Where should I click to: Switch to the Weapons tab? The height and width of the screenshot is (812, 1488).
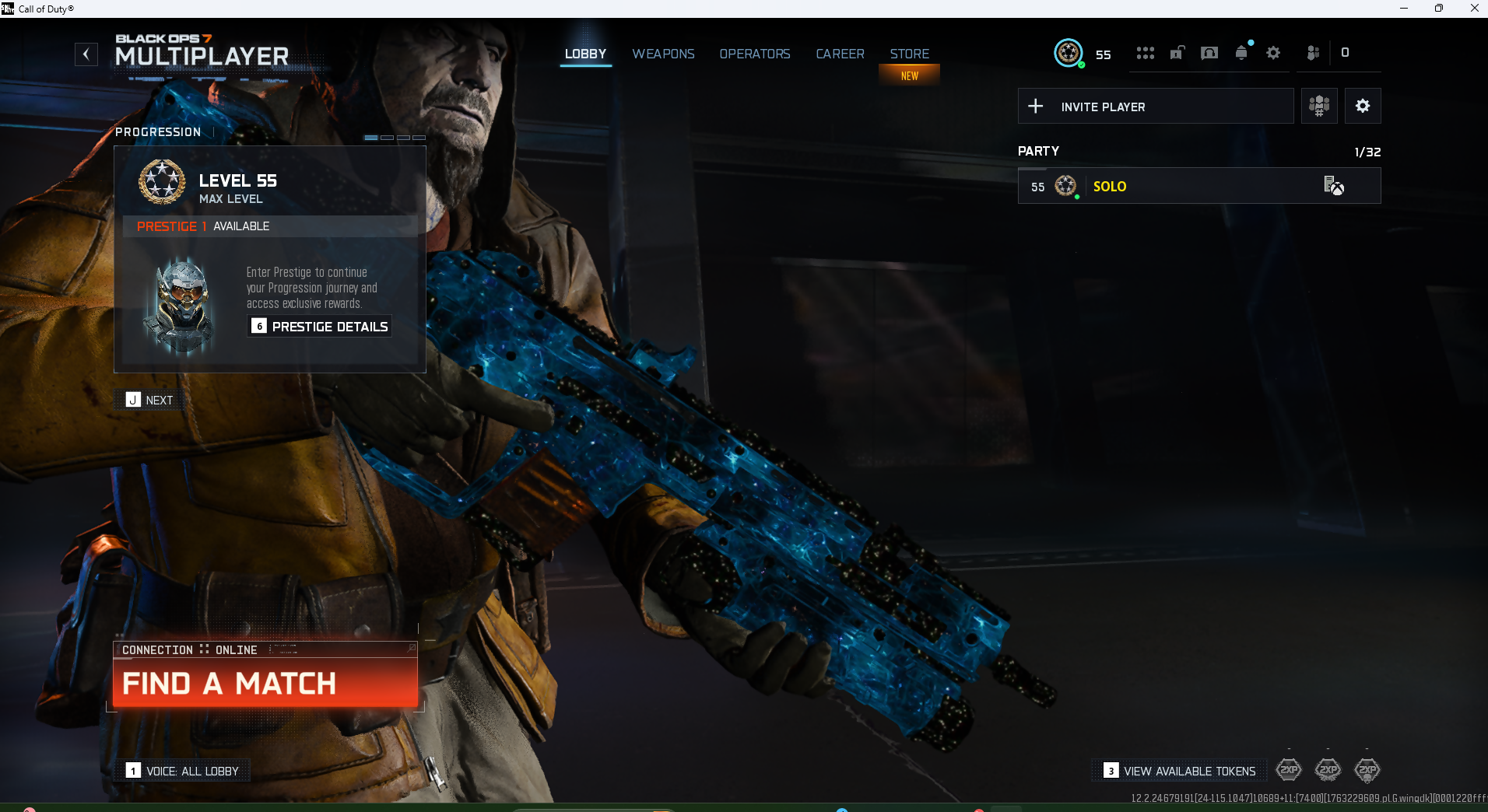(663, 54)
